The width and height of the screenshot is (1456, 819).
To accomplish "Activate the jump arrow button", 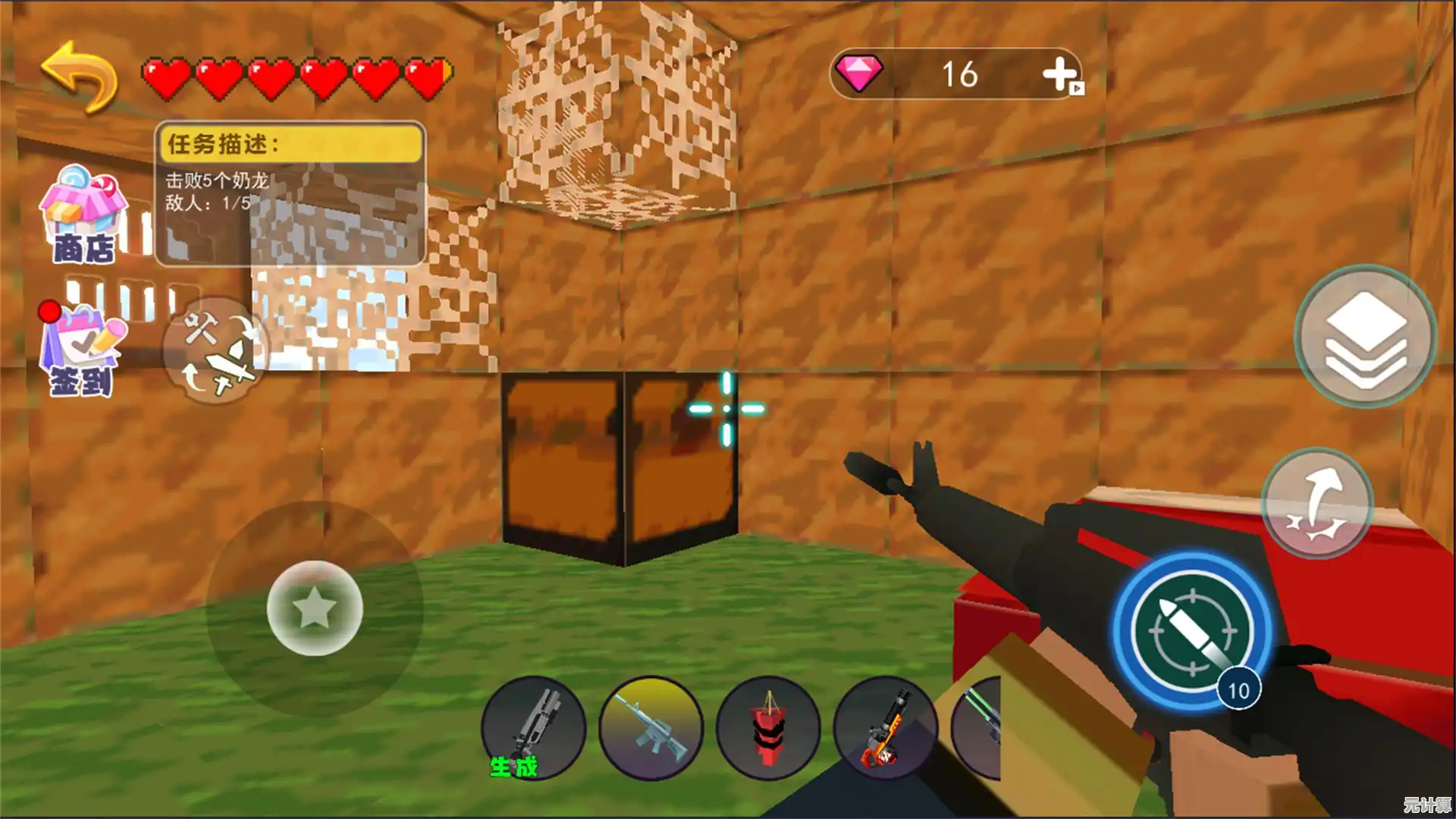I will [x=1317, y=503].
